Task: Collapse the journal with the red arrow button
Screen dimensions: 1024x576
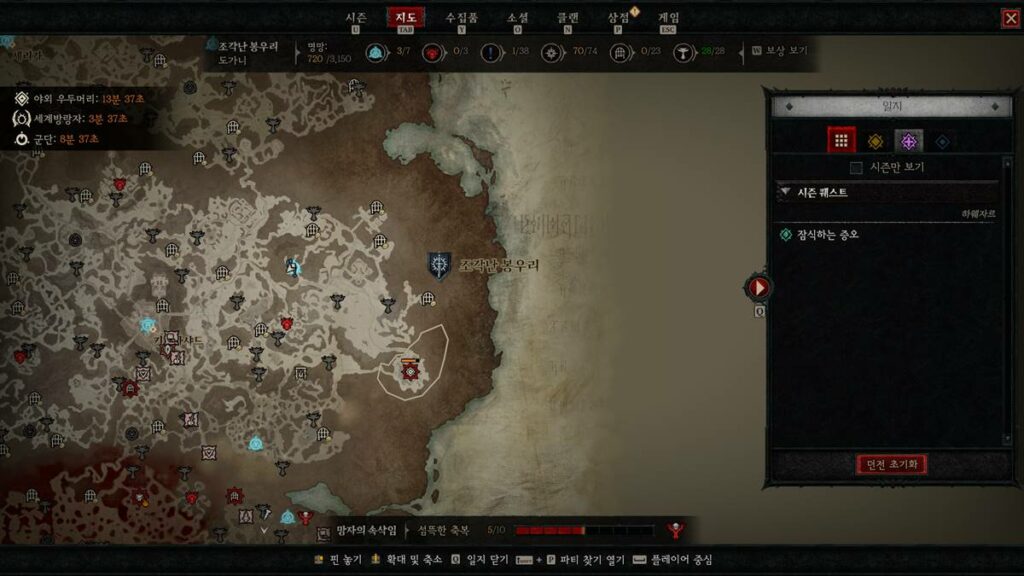Action: [759, 288]
